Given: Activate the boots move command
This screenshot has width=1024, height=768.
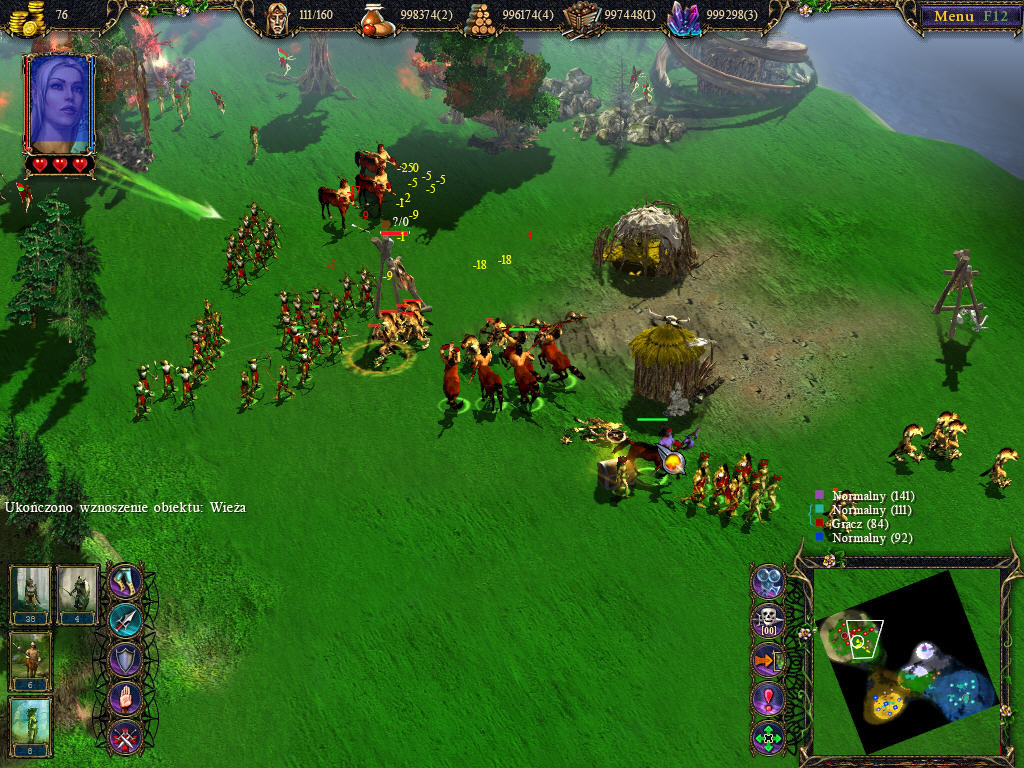Looking at the screenshot, I should pos(125,582).
